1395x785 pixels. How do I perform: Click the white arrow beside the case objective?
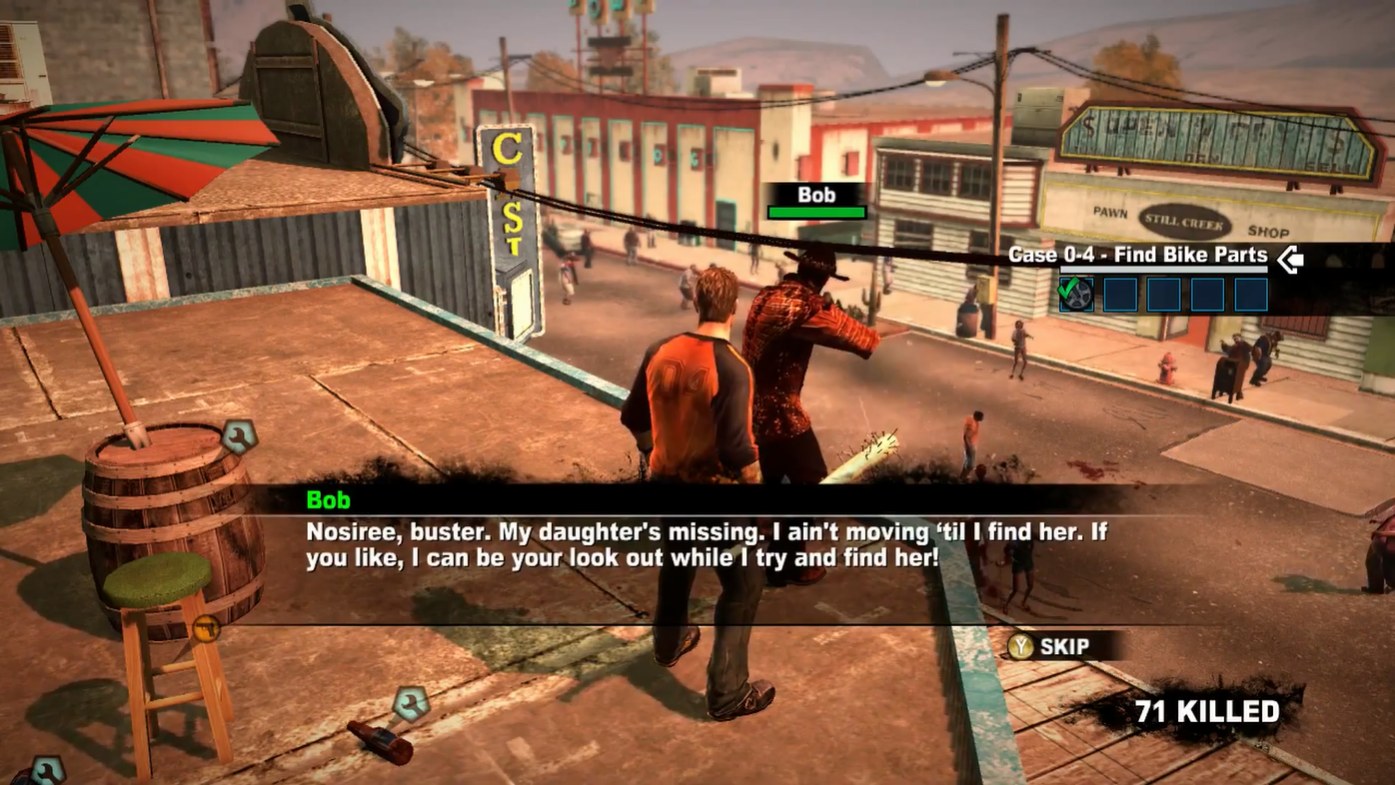[1290, 260]
